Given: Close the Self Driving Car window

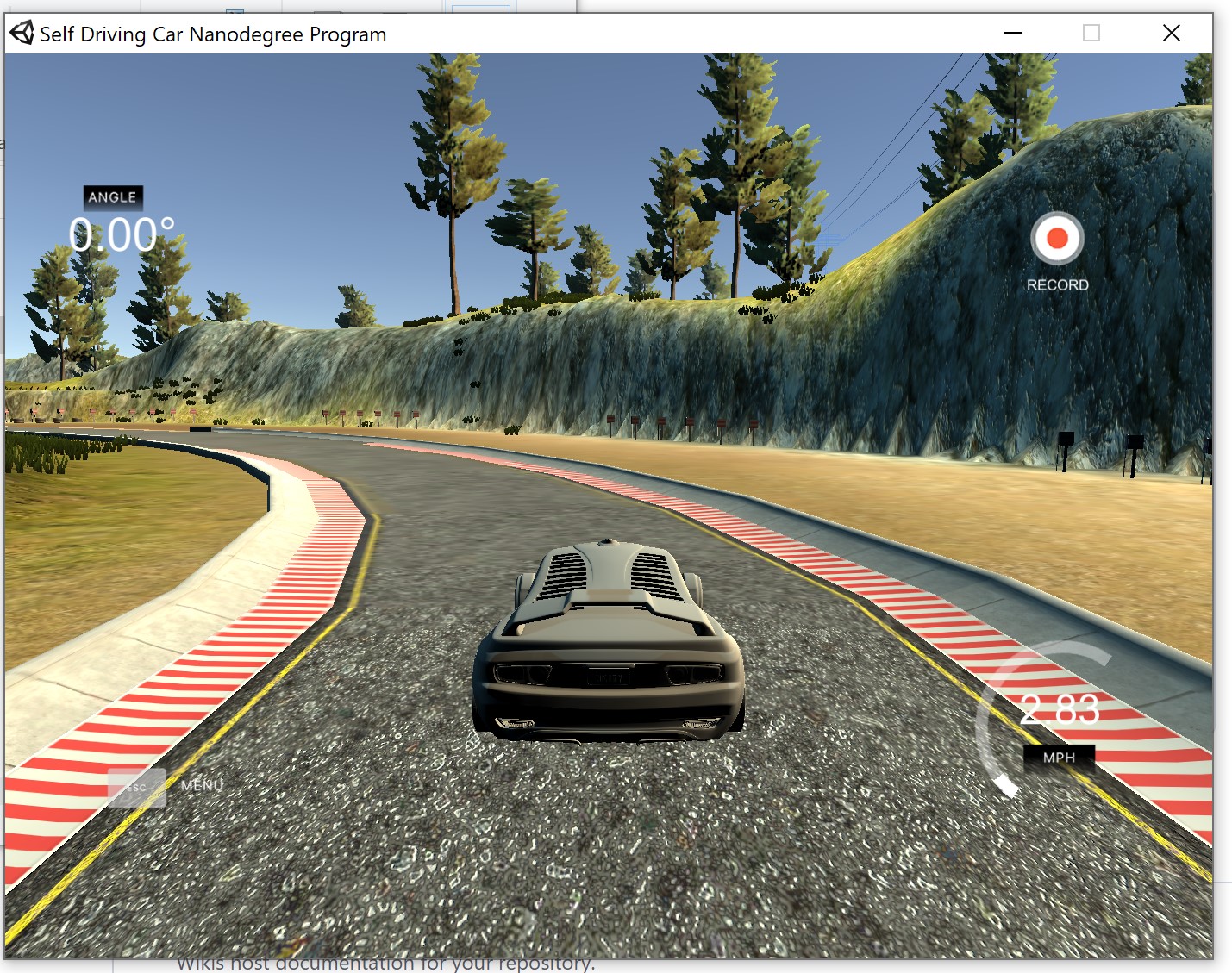Looking at the screenshot, I should [x=1171, y=34].
